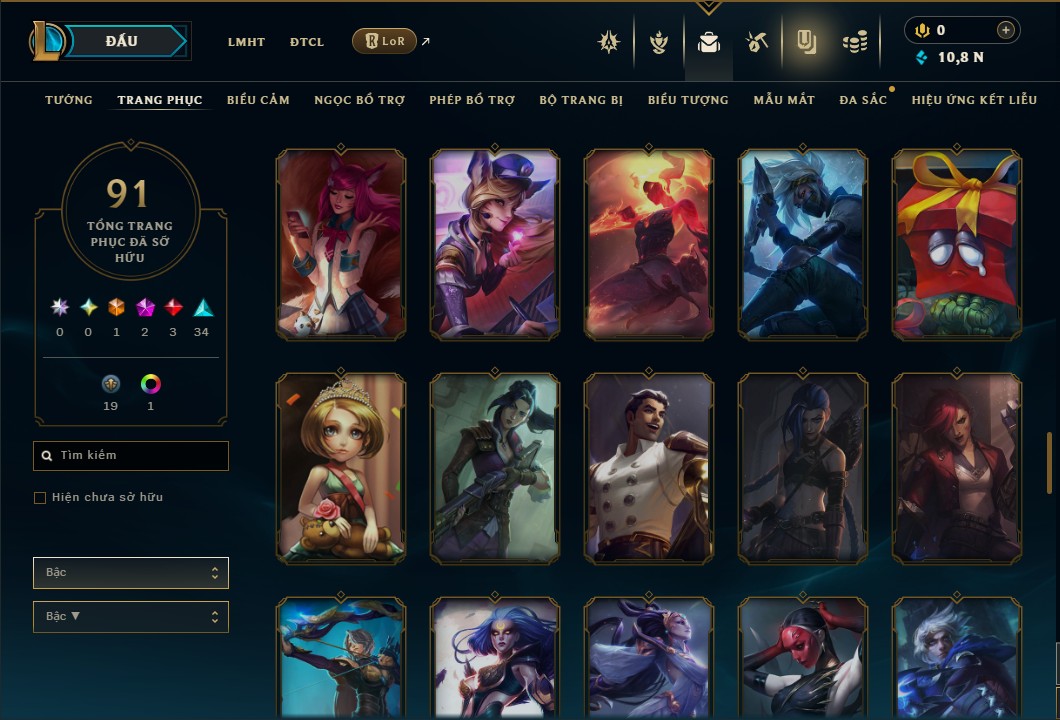
Task: Open the backpack collection icon
Action: (x=709, y=42)
